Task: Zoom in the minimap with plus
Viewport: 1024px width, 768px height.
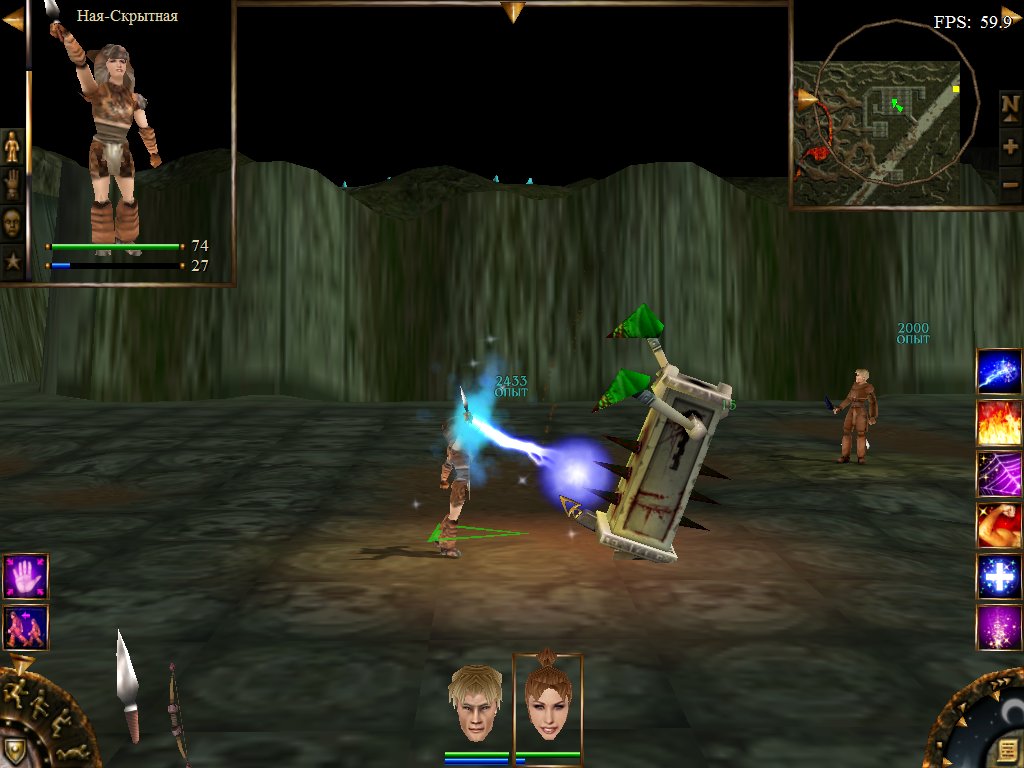Action: [1010, 146]
